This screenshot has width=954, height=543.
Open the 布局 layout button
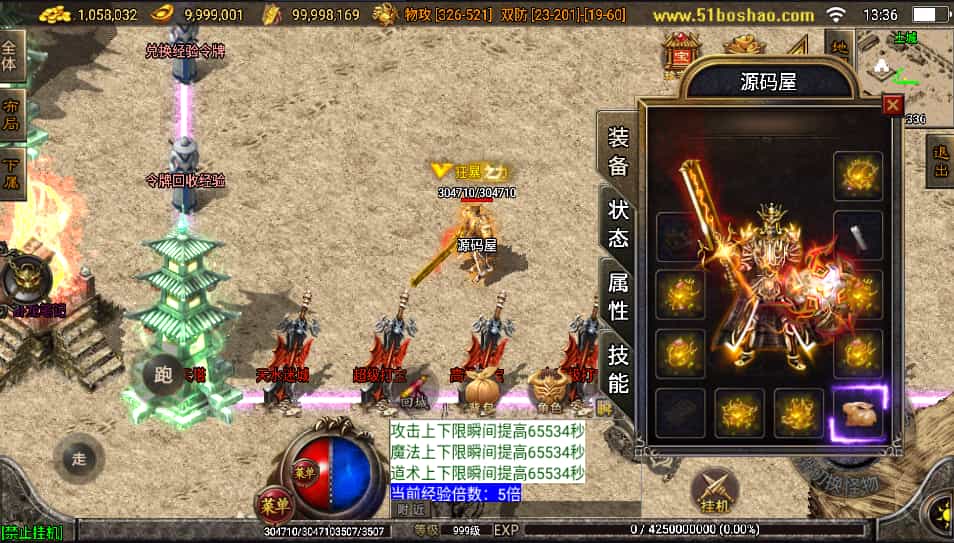[x=10, y=113]
